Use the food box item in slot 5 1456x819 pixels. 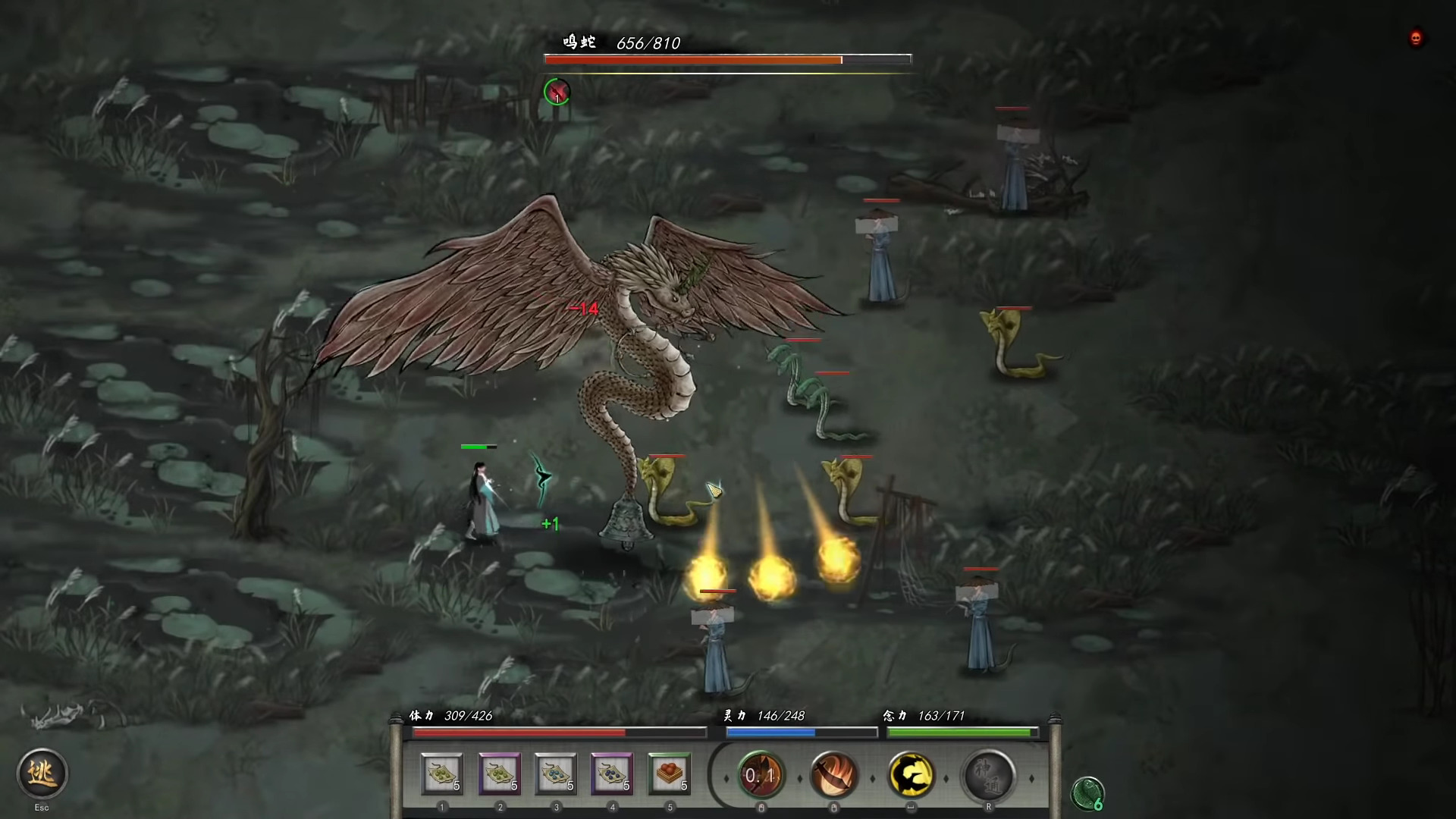click(669, 775)
